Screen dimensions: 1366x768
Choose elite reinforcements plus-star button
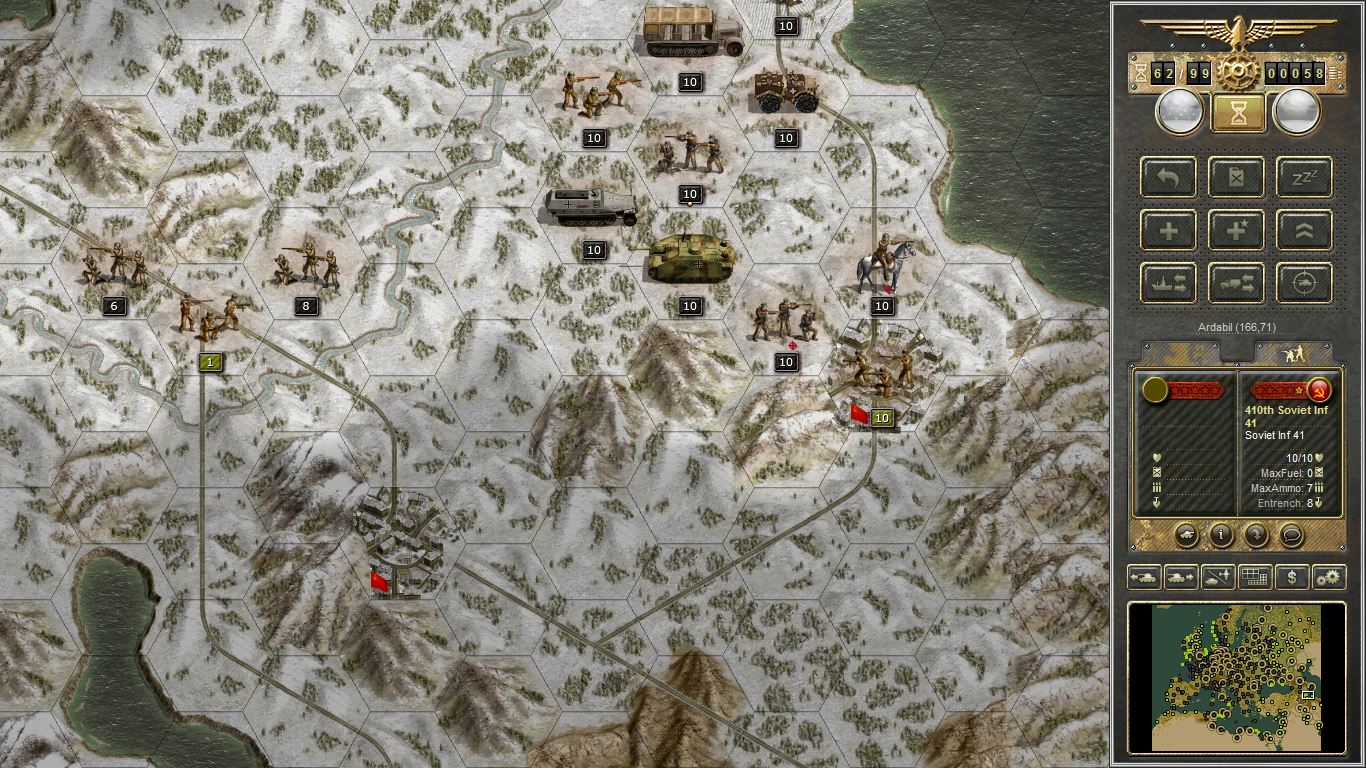(x=1236, y=231)
